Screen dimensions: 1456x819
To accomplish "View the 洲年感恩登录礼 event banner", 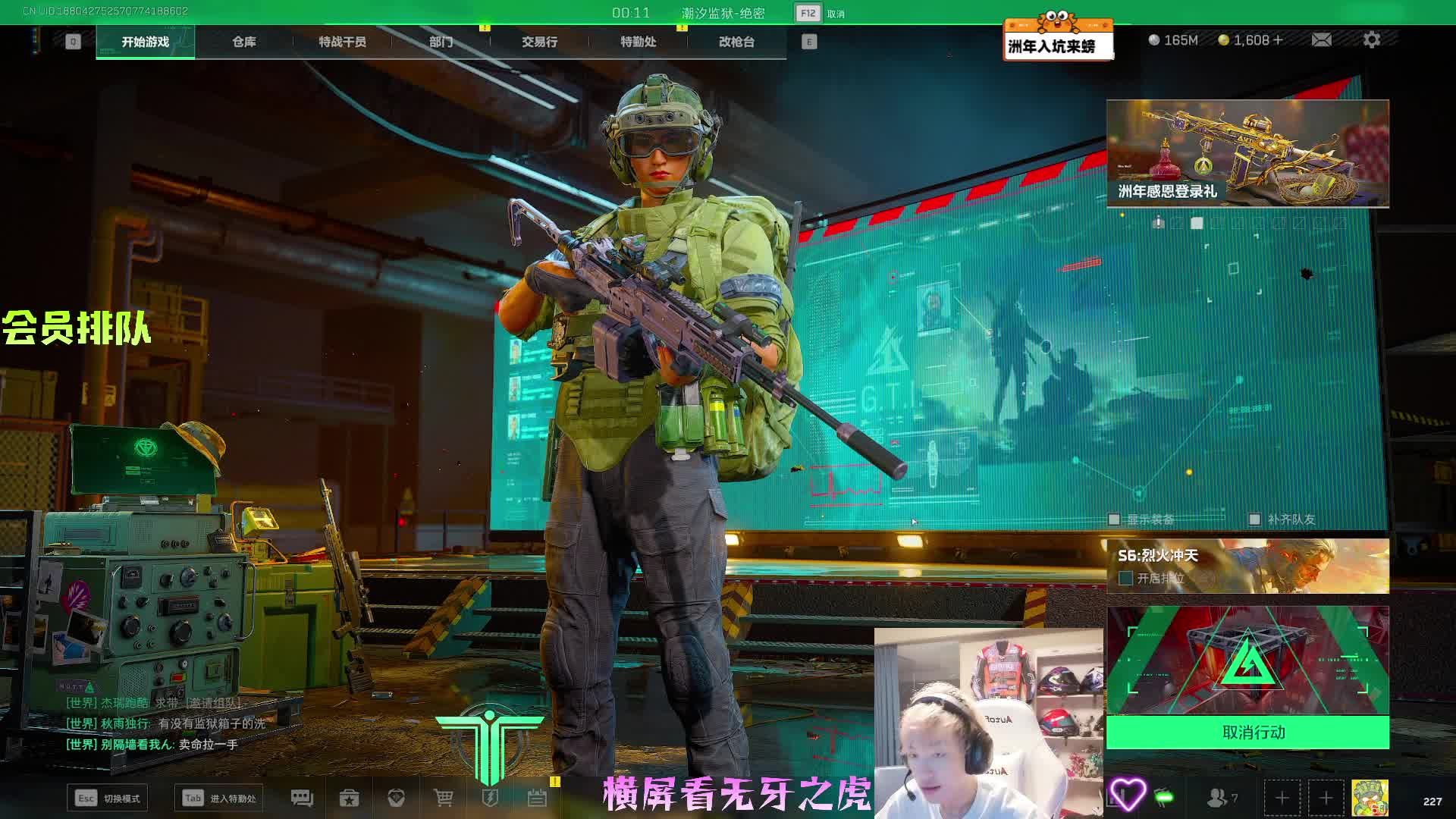I will (x=1247, y=153).
